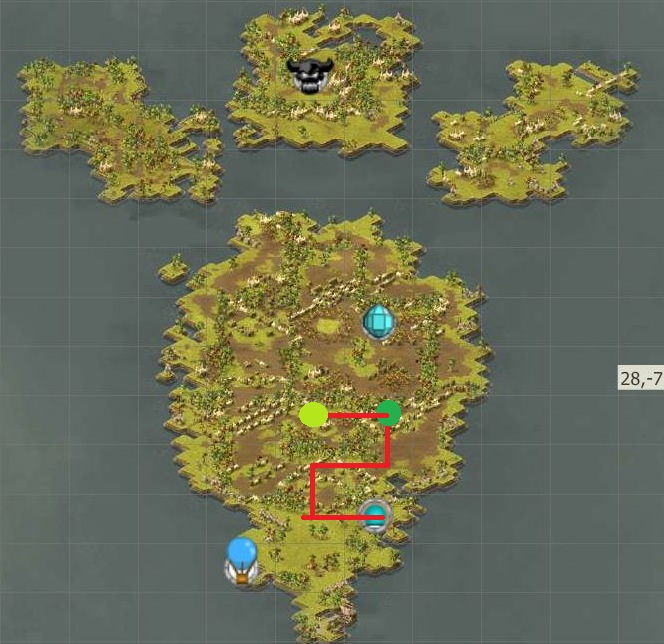Click the teal round marker with grey ring
664x644 pixels.
[x=375, y=516]
